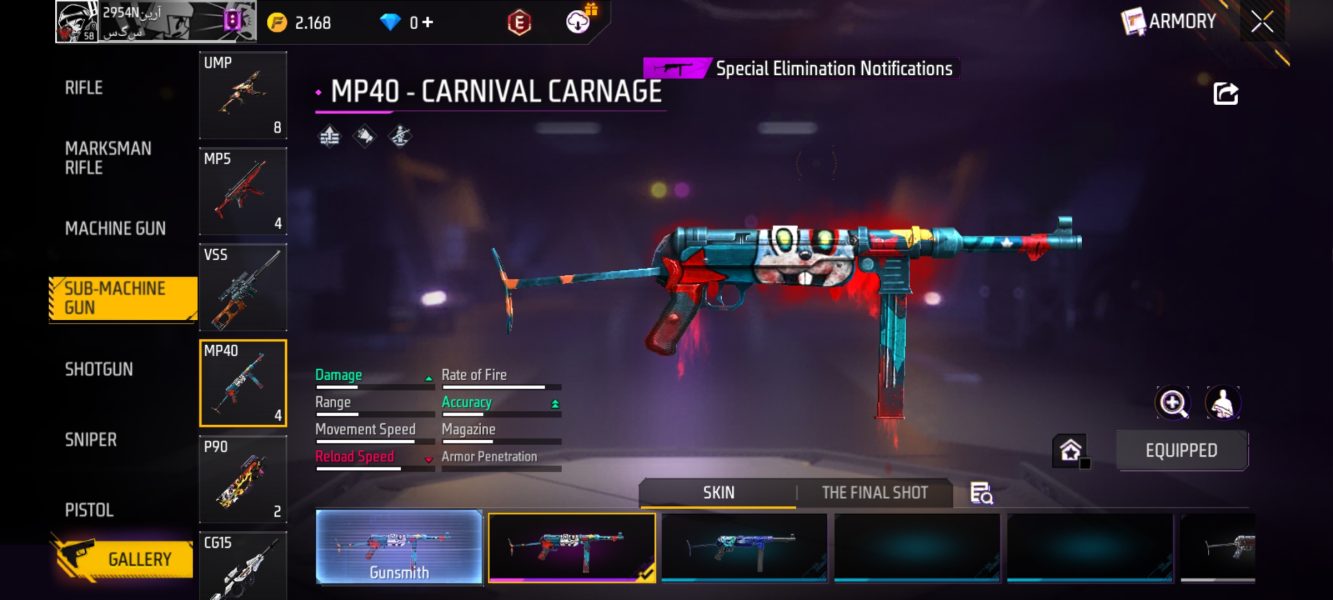Screen dimensions: 1333x600
Task: Share the weapon skin
Action: (x=1225, y=94)
